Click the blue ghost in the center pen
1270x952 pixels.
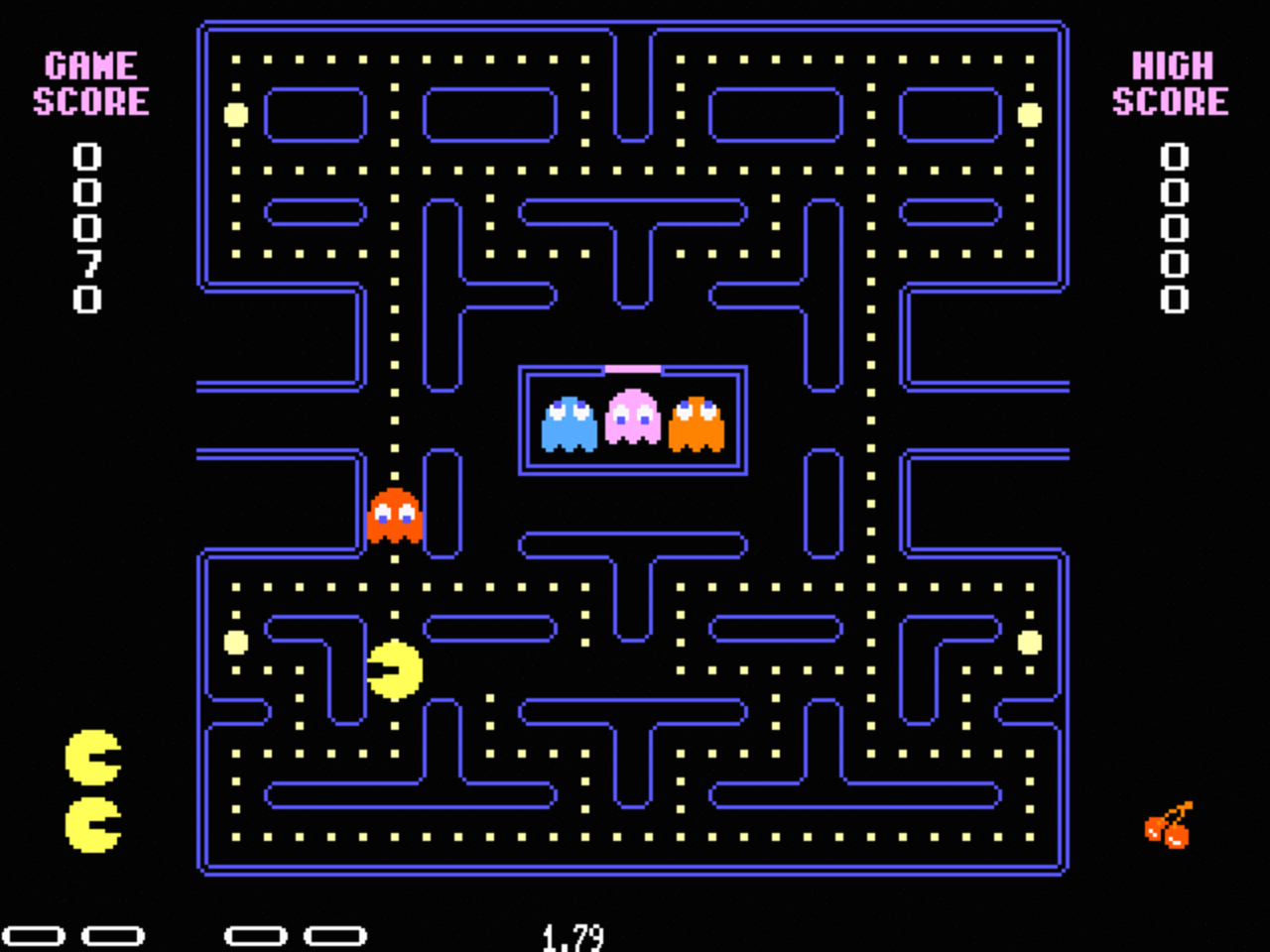(x=566, y=421)
